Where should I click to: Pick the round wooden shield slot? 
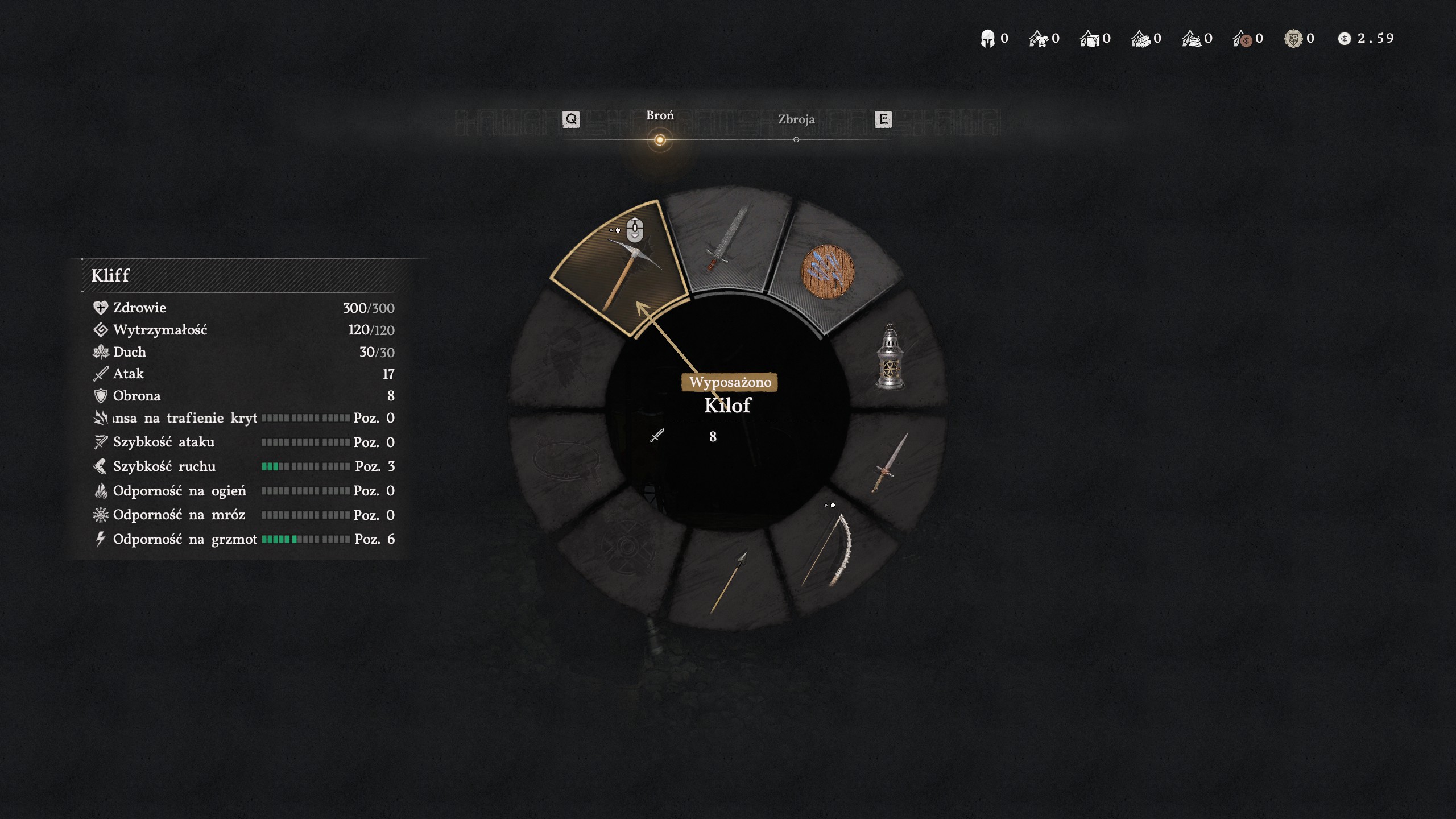[x=828, y=272]
